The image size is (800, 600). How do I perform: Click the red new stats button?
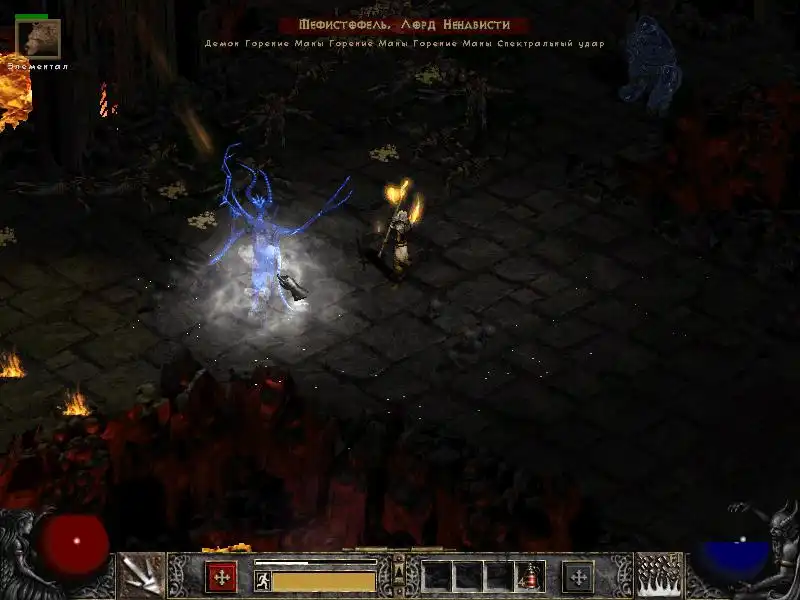point(221,577)
